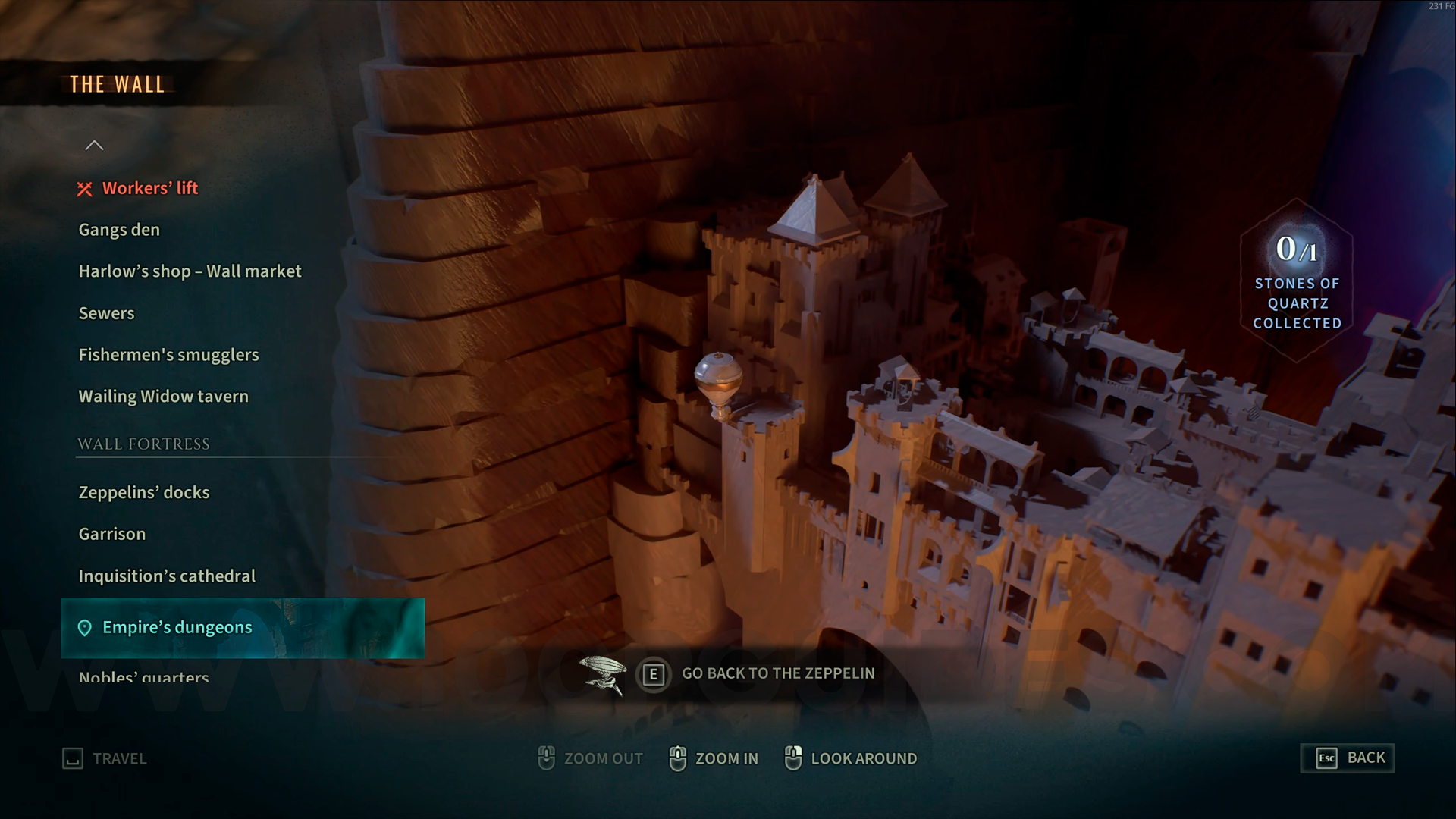Choose the Wailing Widow tavern entry
The image size is (1456, 819).
(x=163, y=397)
